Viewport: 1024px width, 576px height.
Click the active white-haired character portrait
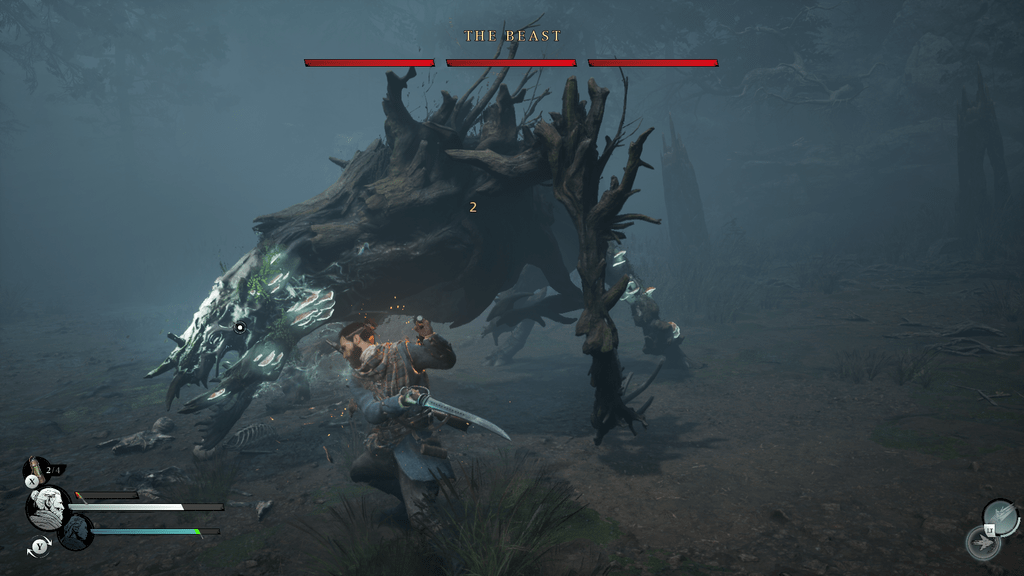[47, 508]
